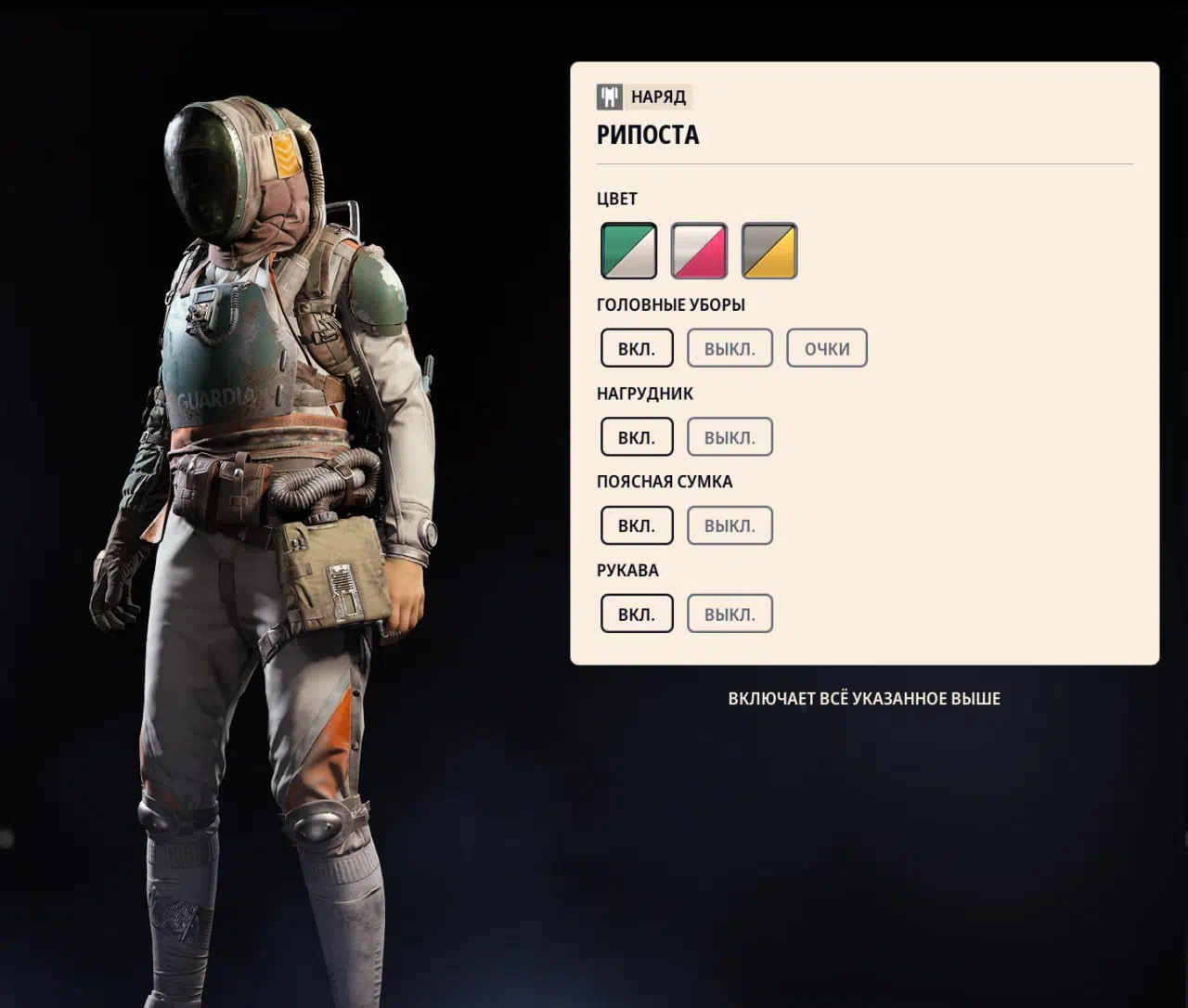Turn on headgear with ВКЛ. under Головные уборы
The height and width of the screenshot is (1008, 1188).
coord(637,348)
